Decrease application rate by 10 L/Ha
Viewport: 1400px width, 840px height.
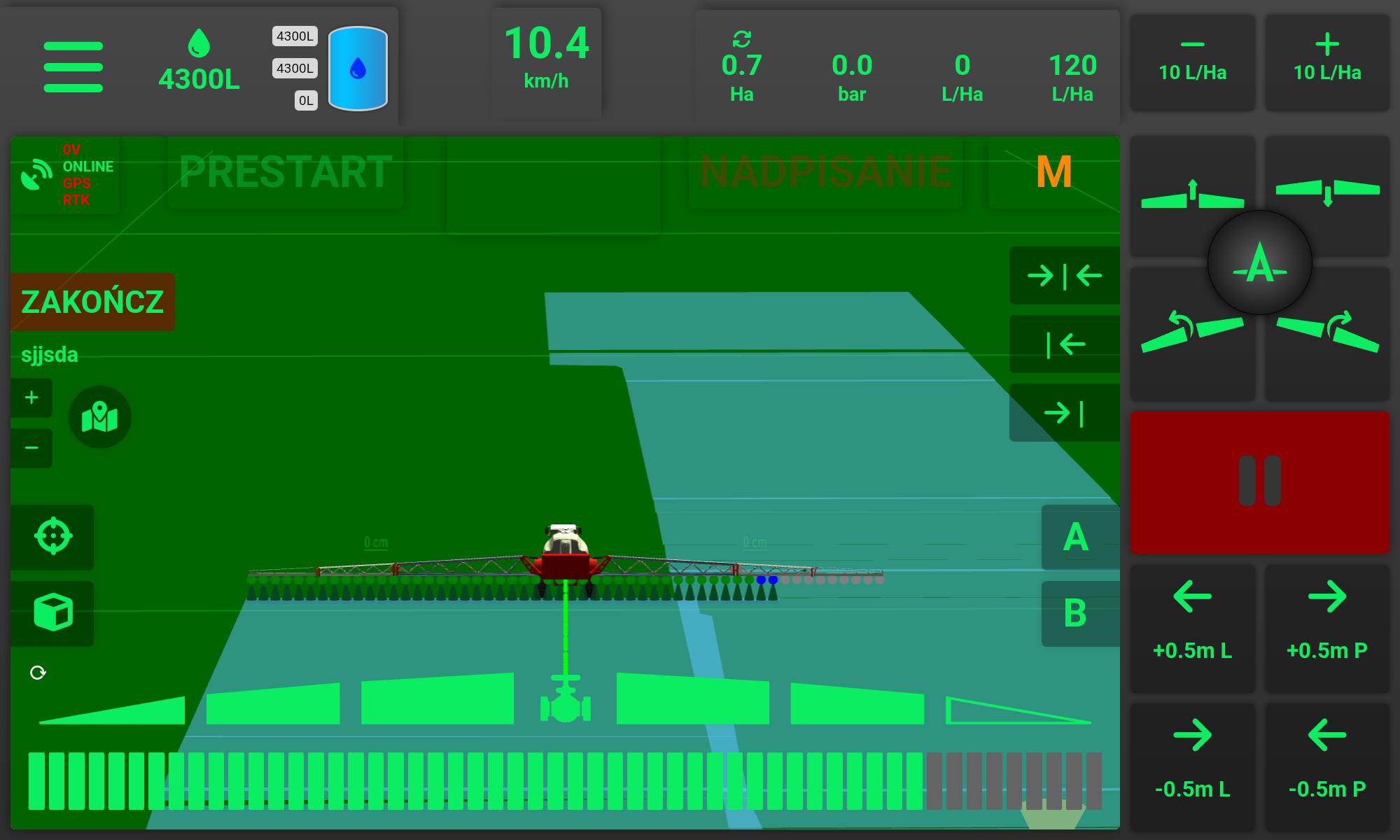click(x=1192, y=62)
